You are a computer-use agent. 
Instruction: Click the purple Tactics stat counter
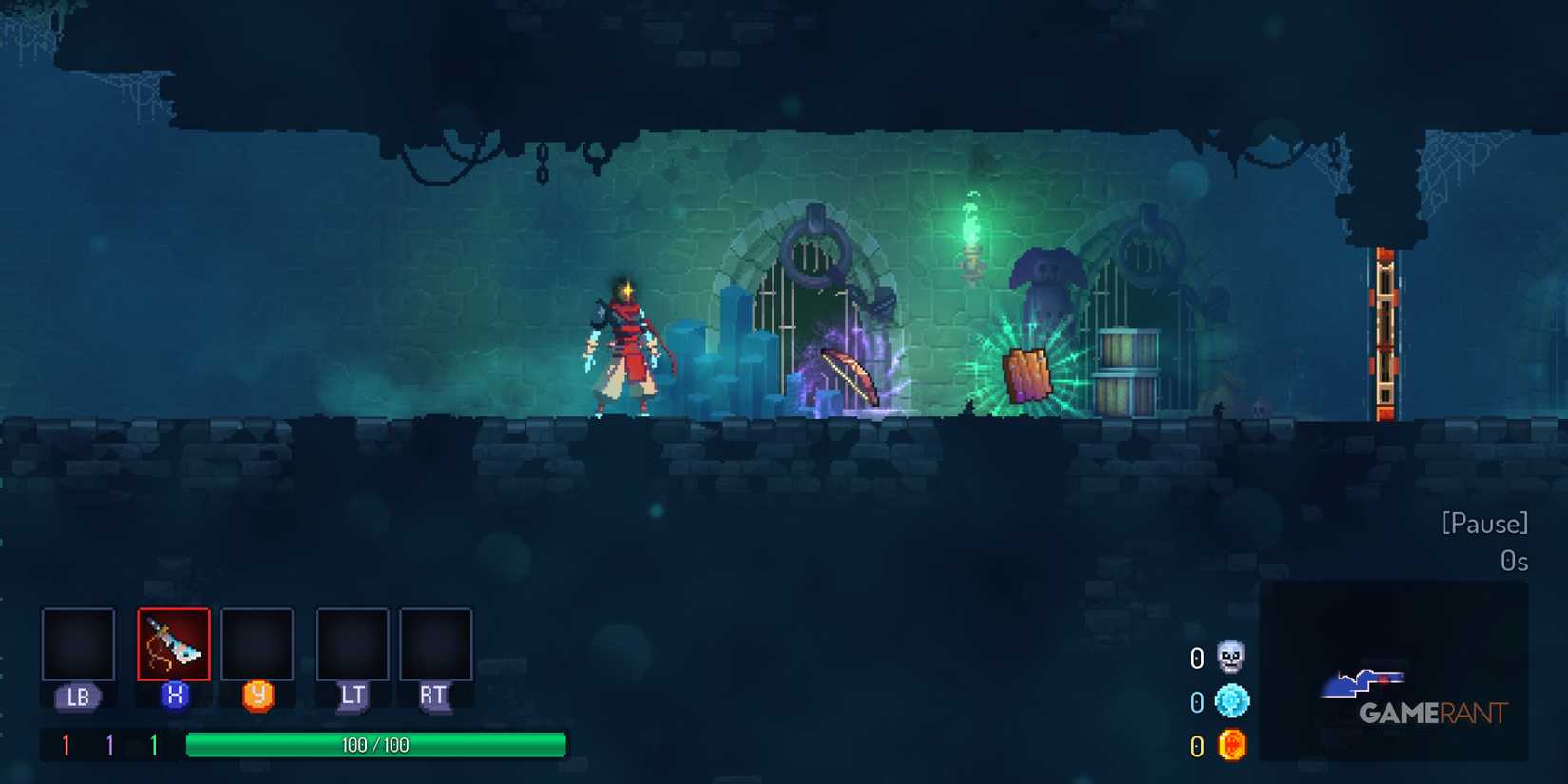point(109,745)
